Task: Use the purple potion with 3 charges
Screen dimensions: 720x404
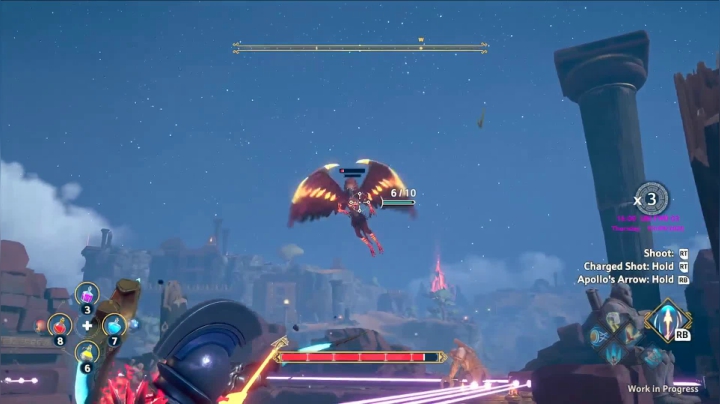Action: [x=87, y=295]
